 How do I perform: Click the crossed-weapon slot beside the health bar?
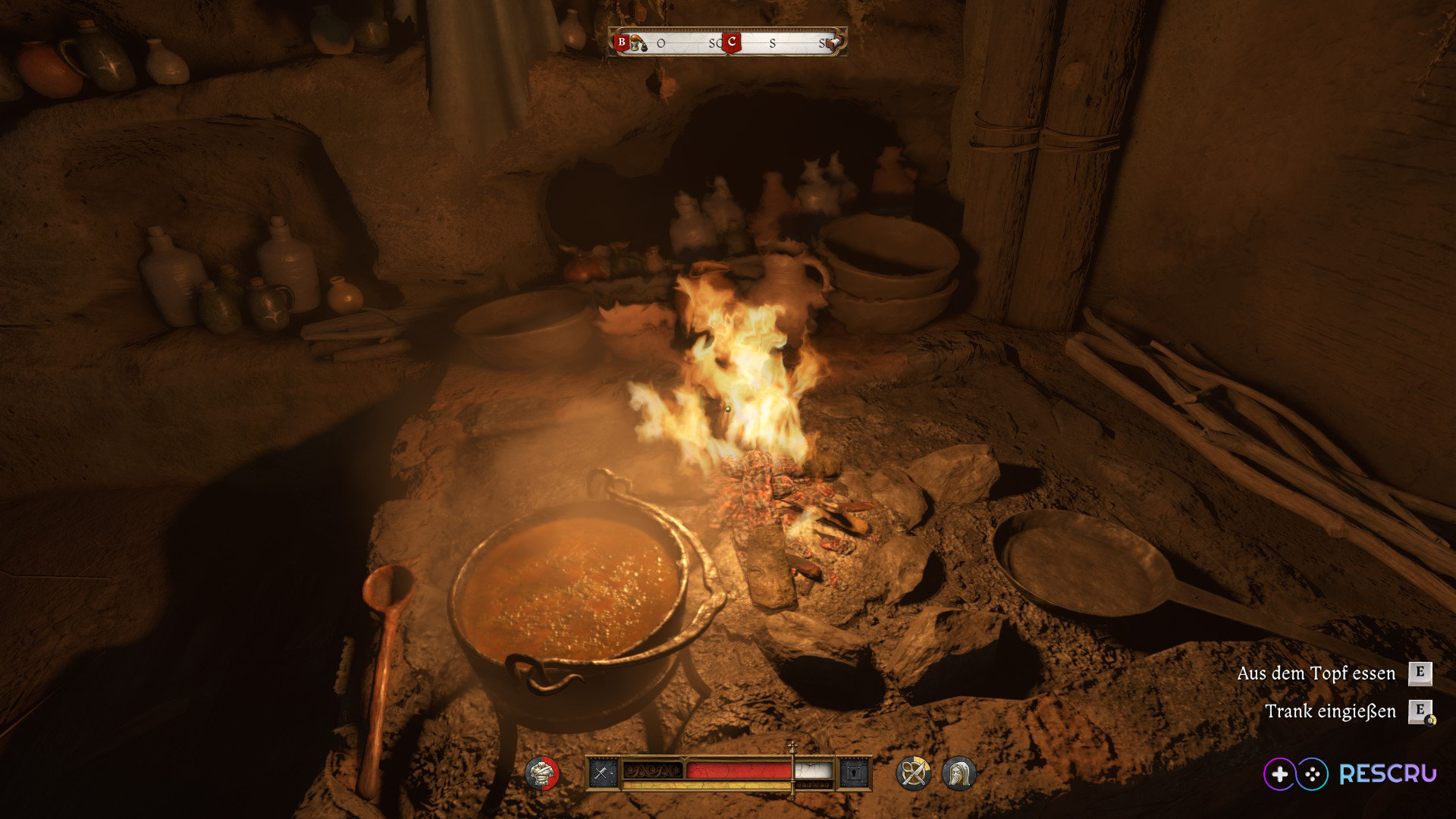[x=602, y=773]
